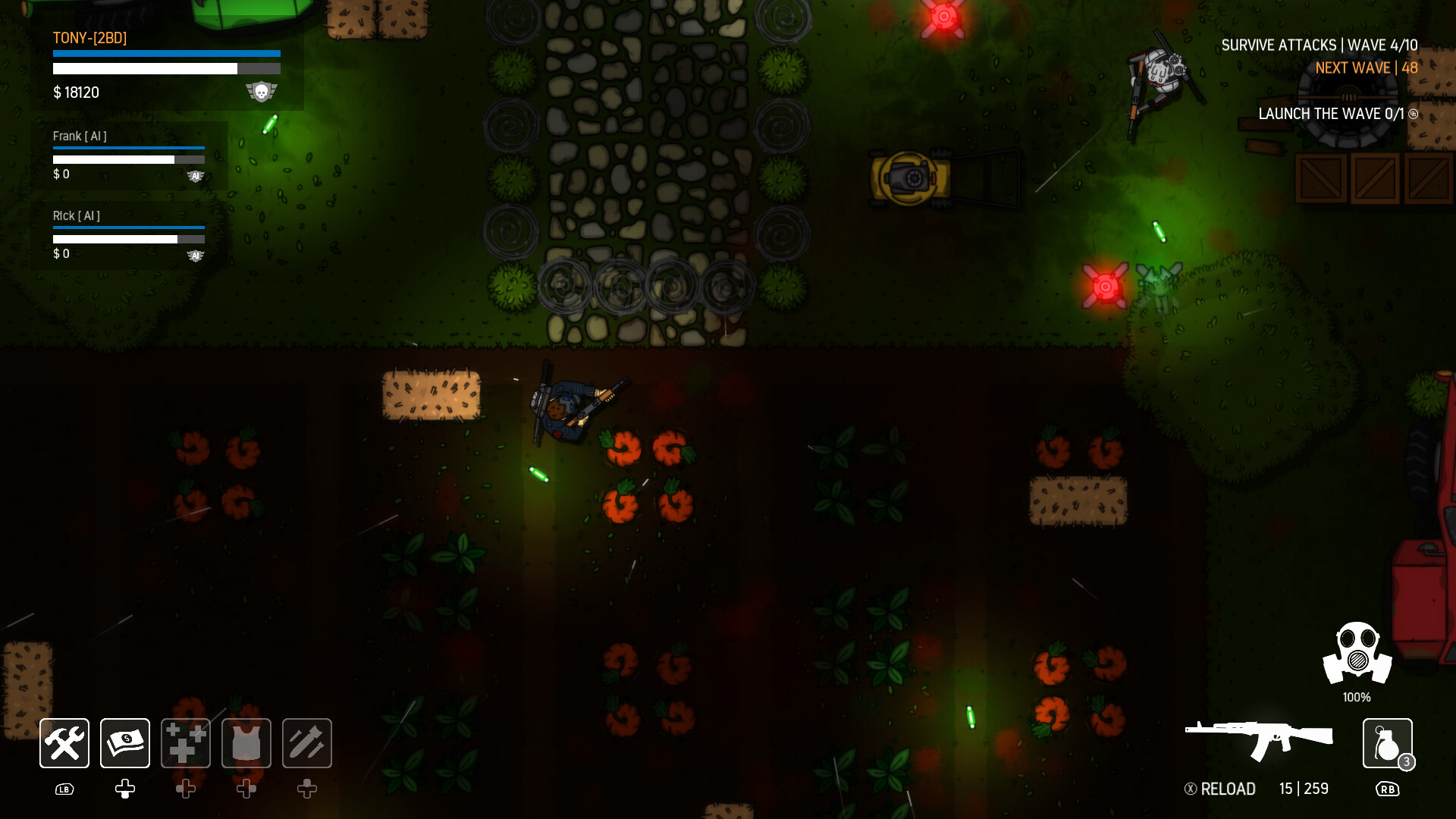The height and width of the screenshot is (819, 1456).
Task: Select the hammer-and-wrench crafting icon
Action: [64, 743]
